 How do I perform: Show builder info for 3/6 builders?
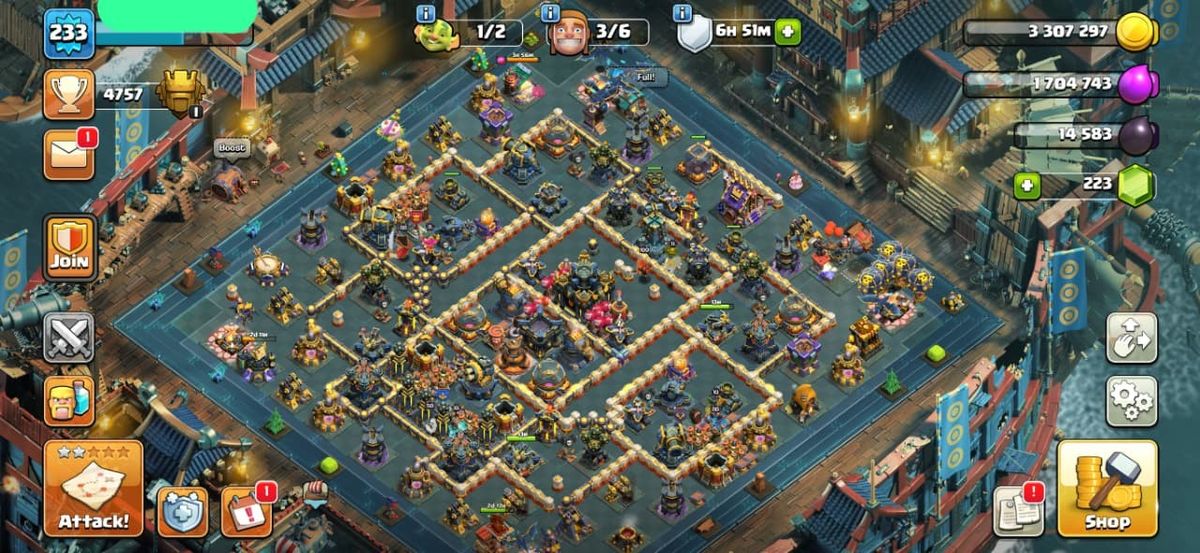(x=550, y=14)
